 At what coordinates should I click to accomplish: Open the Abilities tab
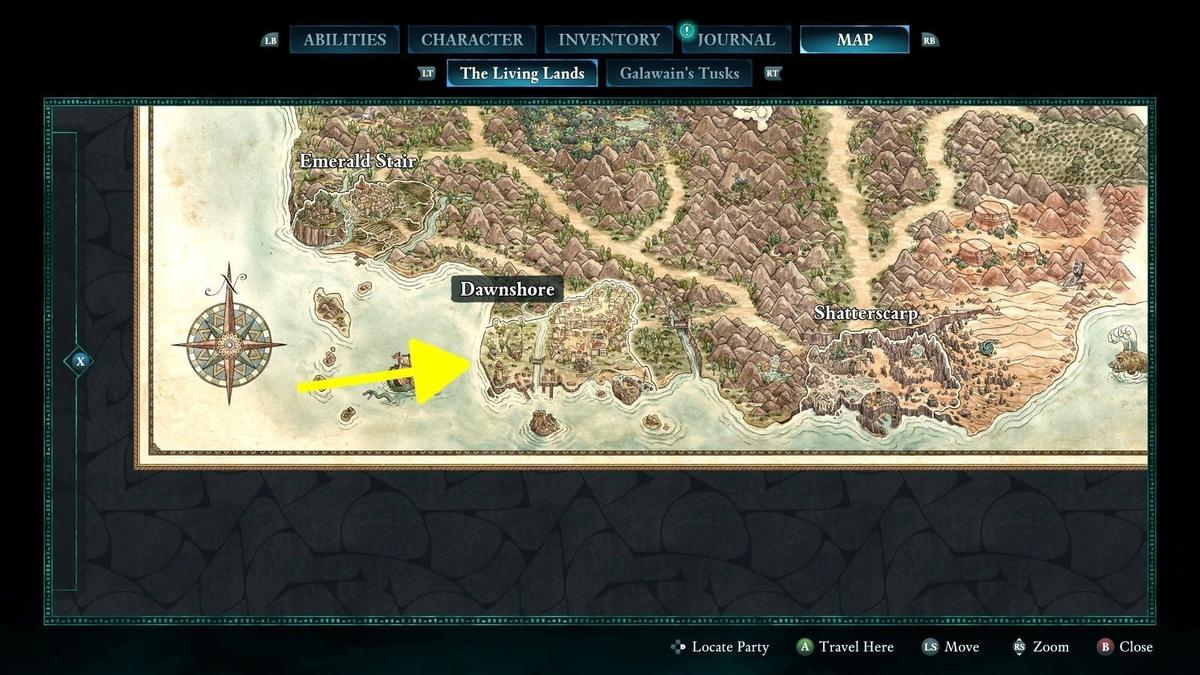tap(344, 40)
